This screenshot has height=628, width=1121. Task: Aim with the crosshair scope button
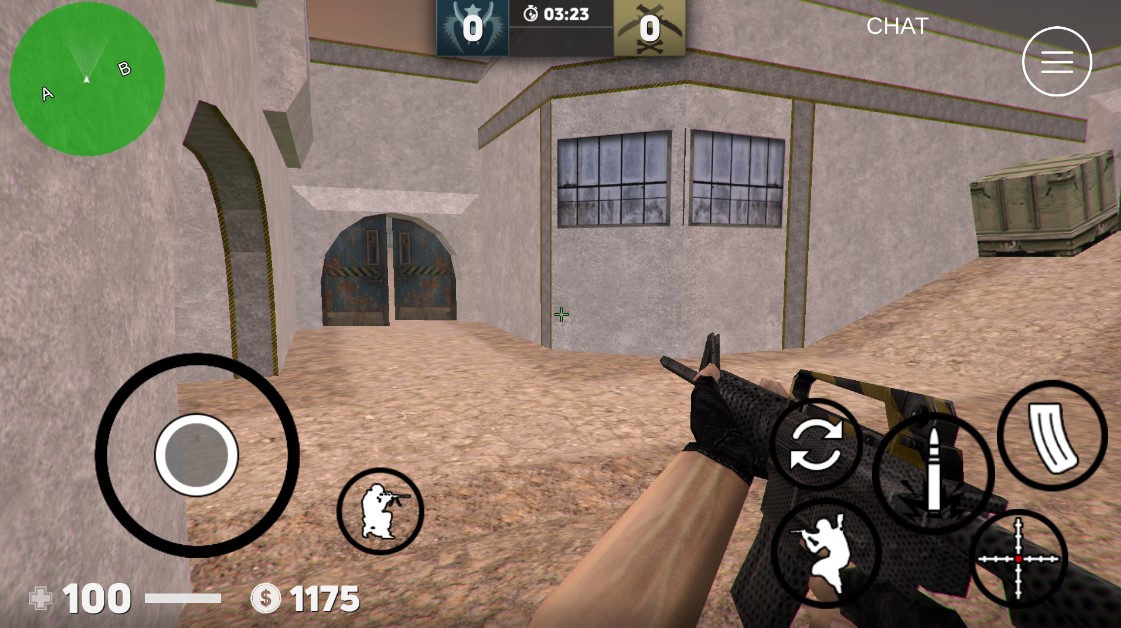pos(1019,559)
